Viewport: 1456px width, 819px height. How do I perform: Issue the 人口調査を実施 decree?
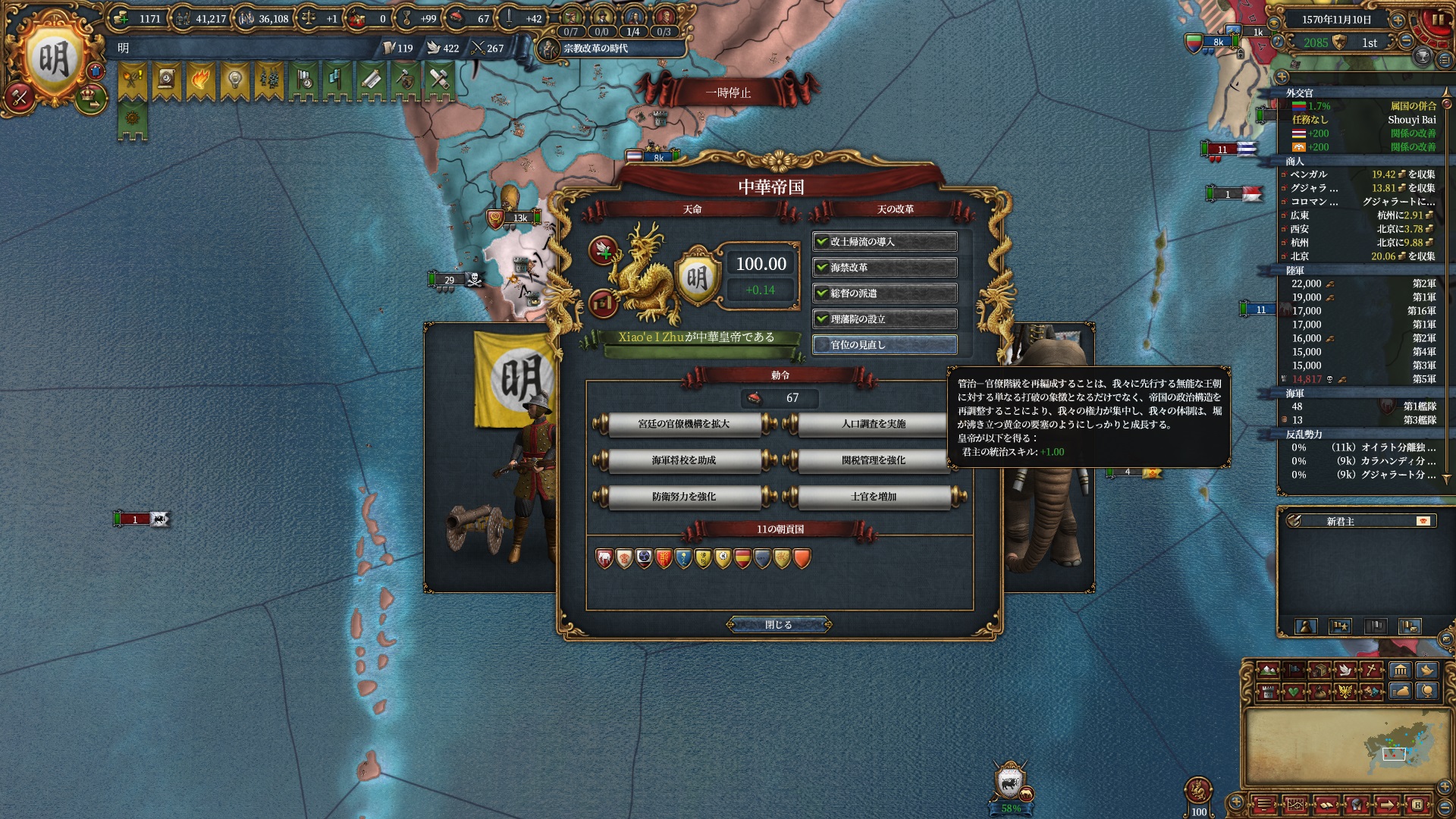pos(874,424)
